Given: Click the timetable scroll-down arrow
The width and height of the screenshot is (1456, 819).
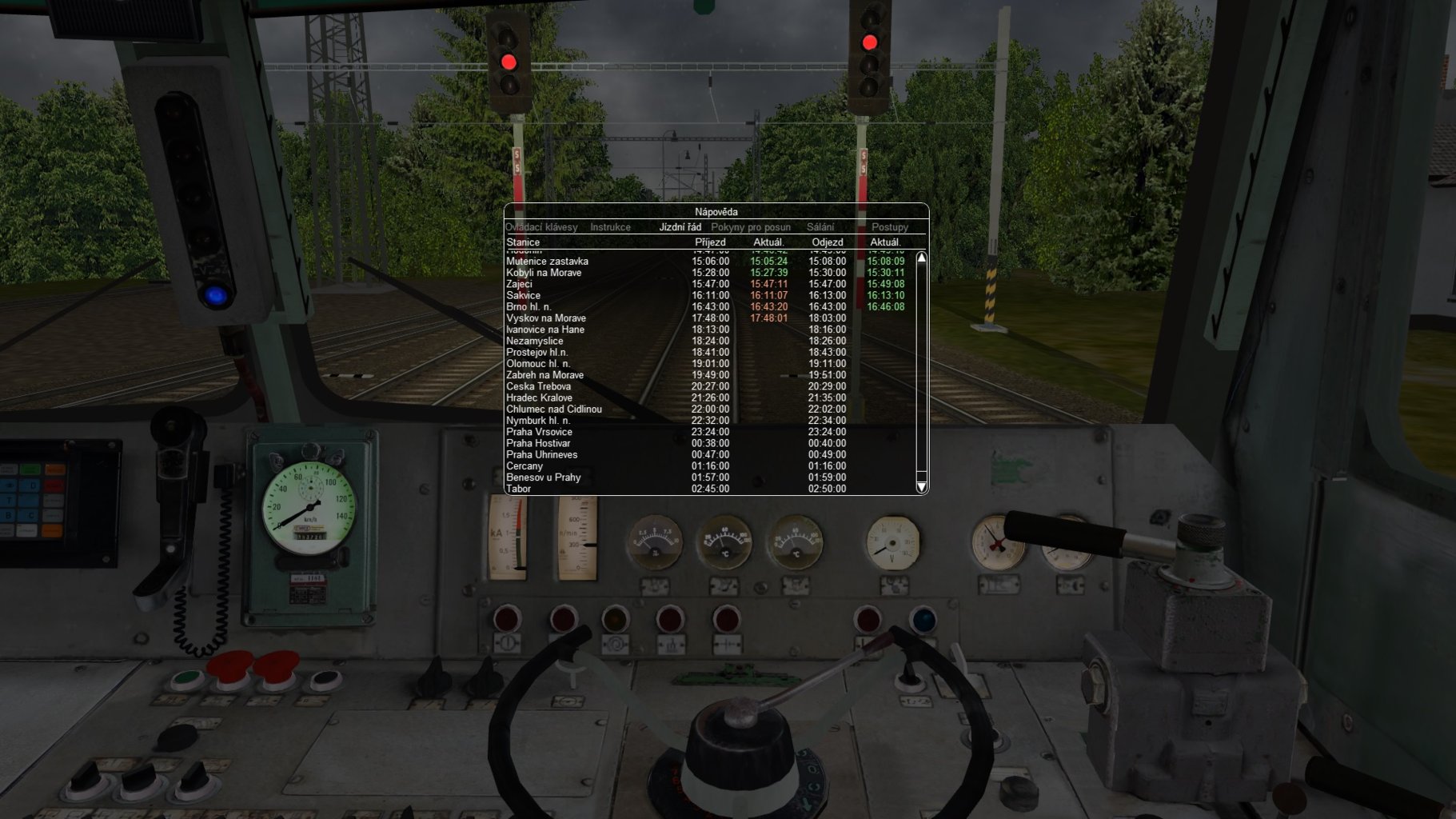Looking at the screenshot, I should coord(921,486).
